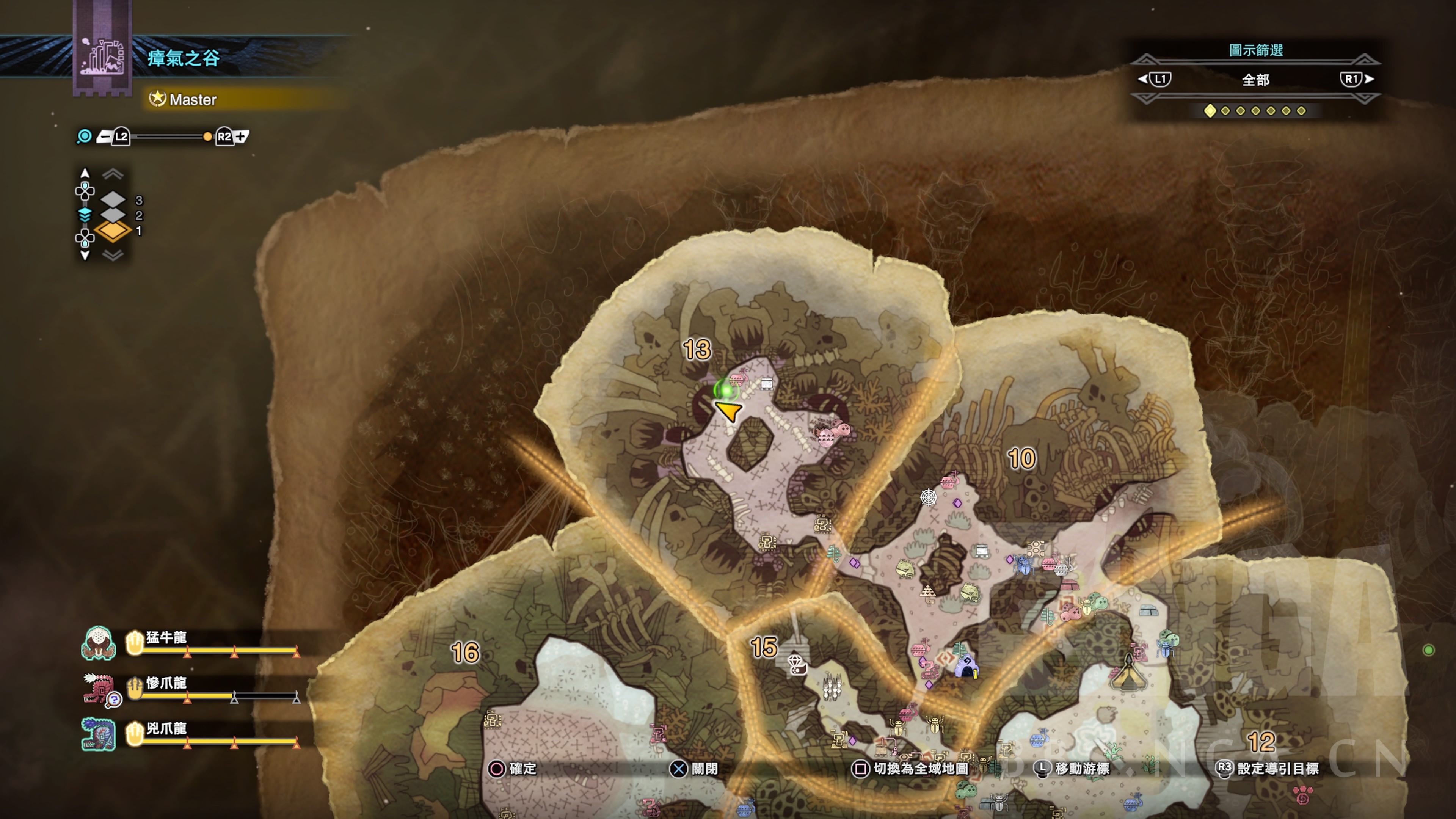This screenshot has width=1456, height=819.
Task: Click the 瘴氣之谷 map title banner
Action: [183, 58]
